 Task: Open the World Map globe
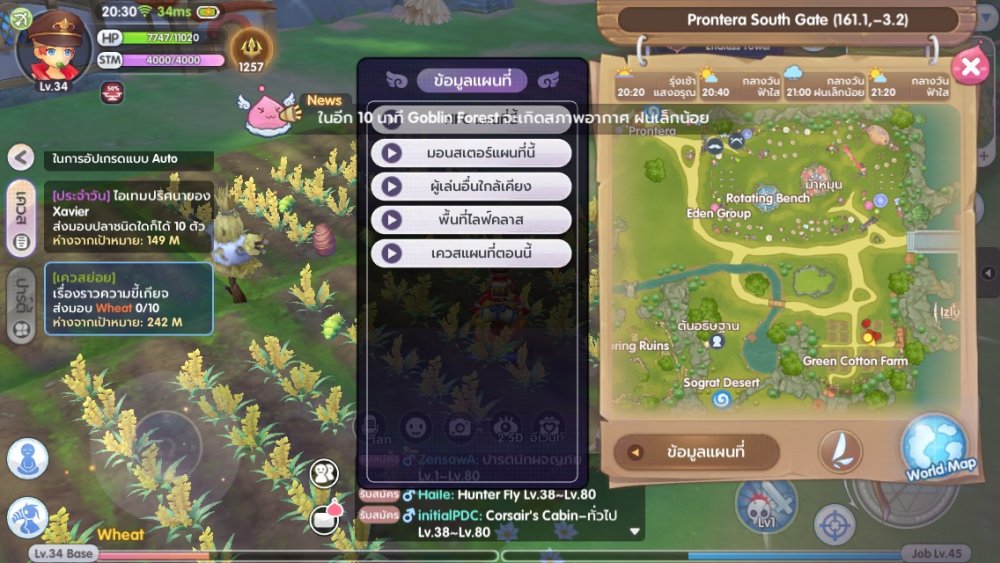[x=934, y=449]
